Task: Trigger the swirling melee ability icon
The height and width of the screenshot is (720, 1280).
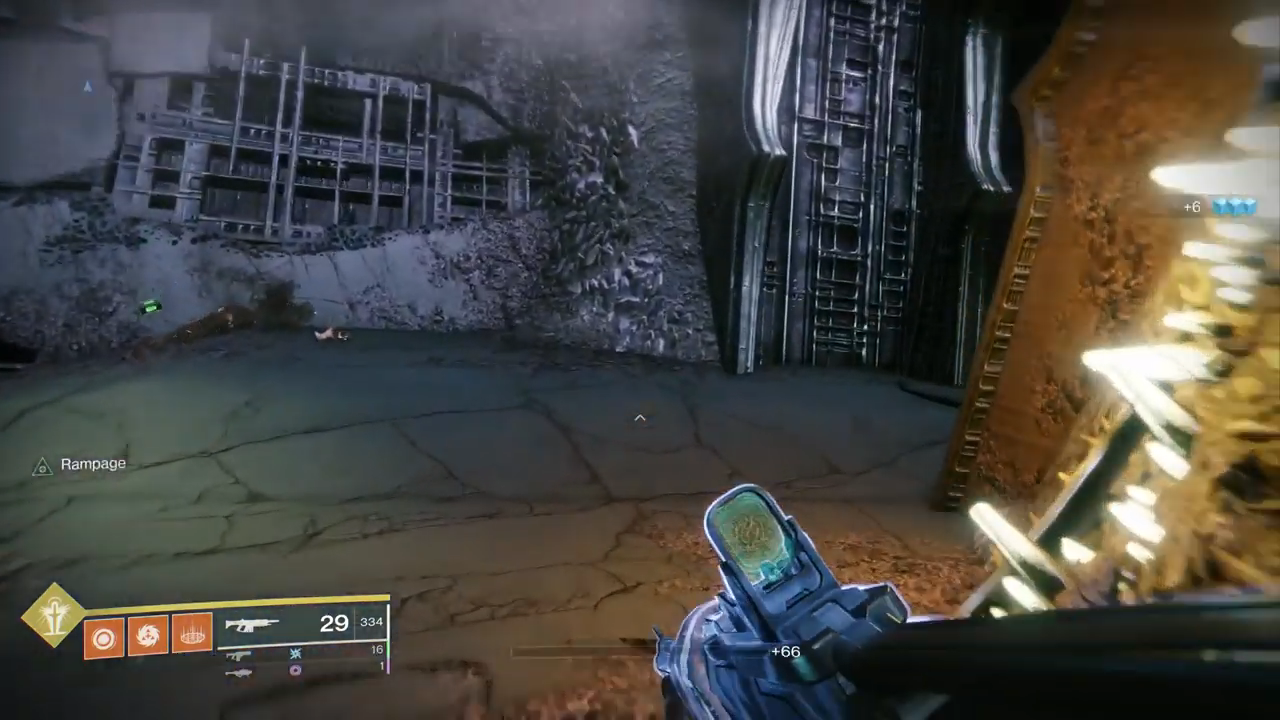Action: point(148,636)
